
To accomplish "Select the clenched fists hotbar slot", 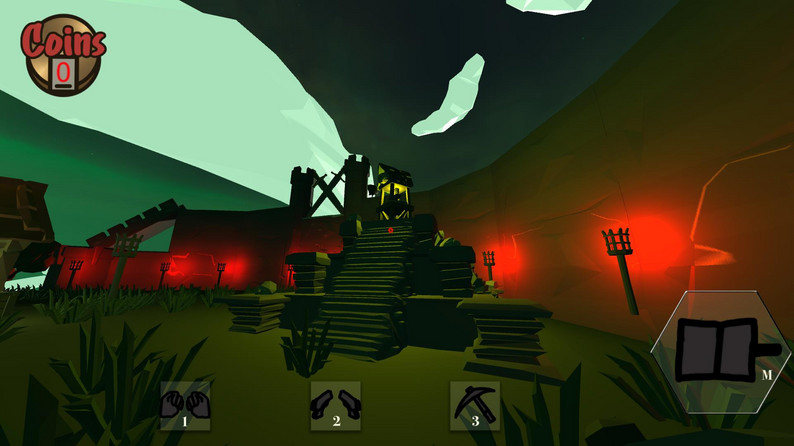I will tap(185, 405).
